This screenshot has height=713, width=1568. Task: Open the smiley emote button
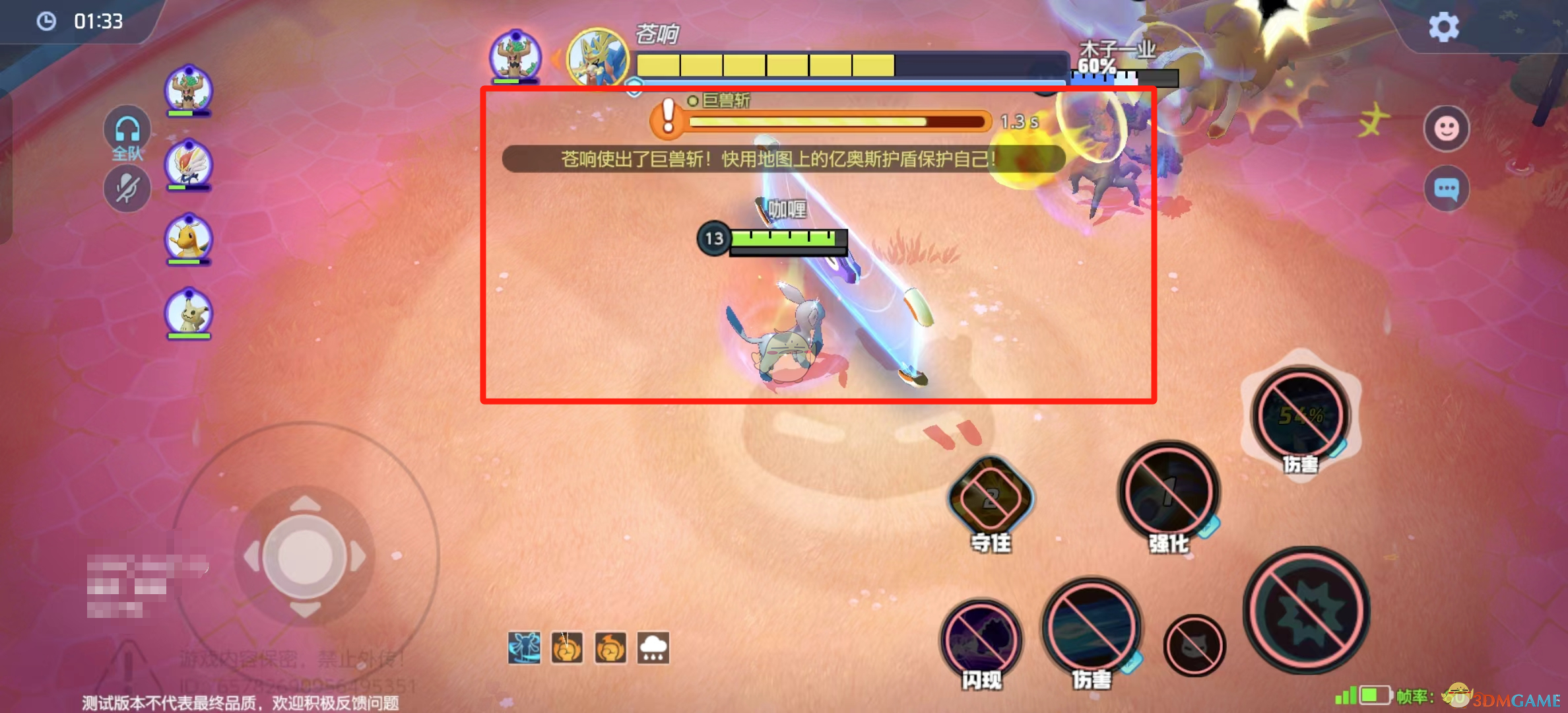click(x=1446, y=128)
